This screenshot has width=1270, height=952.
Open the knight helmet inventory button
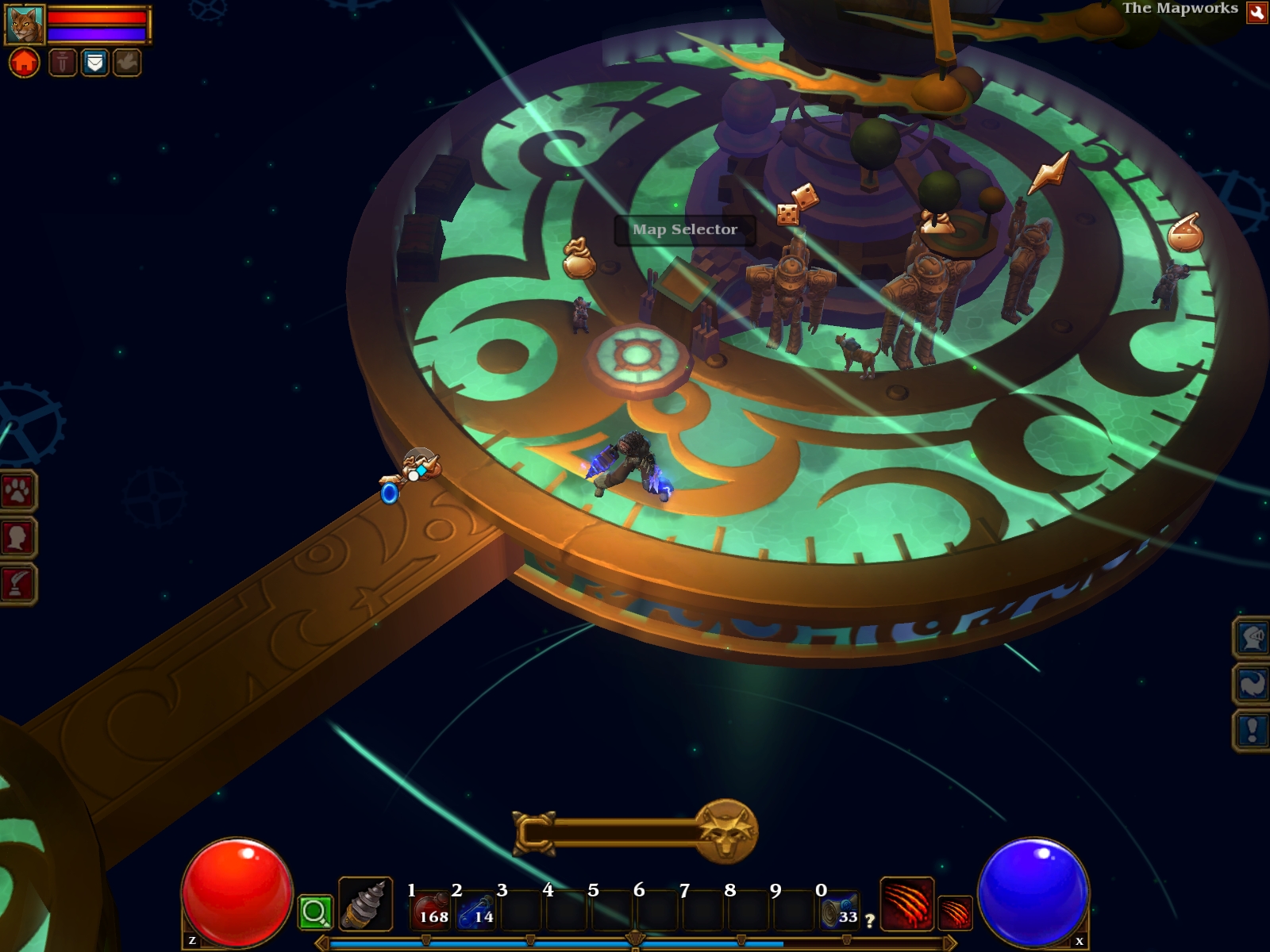click(x=1253, y=637)
